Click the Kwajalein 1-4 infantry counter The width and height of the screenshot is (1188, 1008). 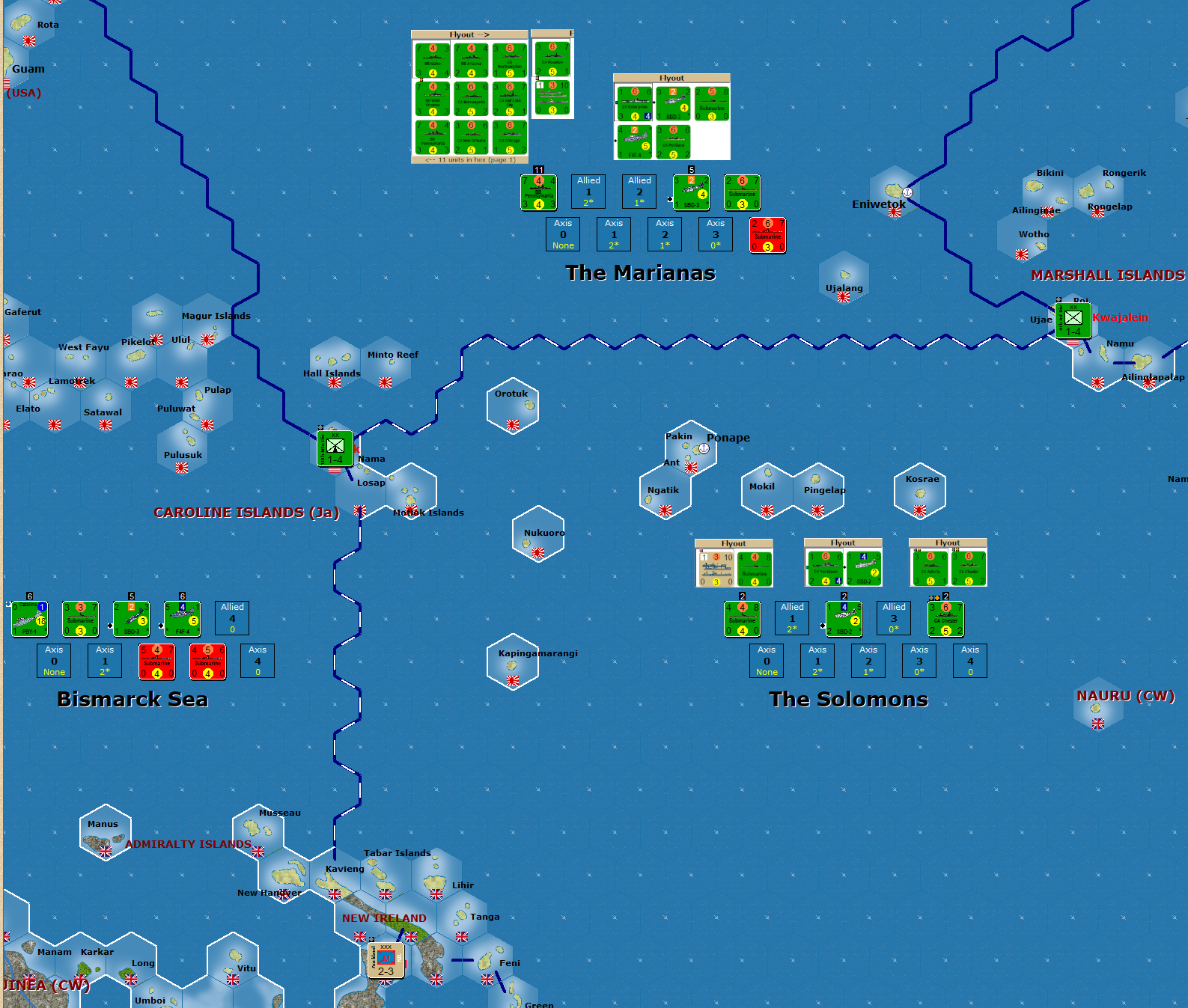[x=1073, y=322]
